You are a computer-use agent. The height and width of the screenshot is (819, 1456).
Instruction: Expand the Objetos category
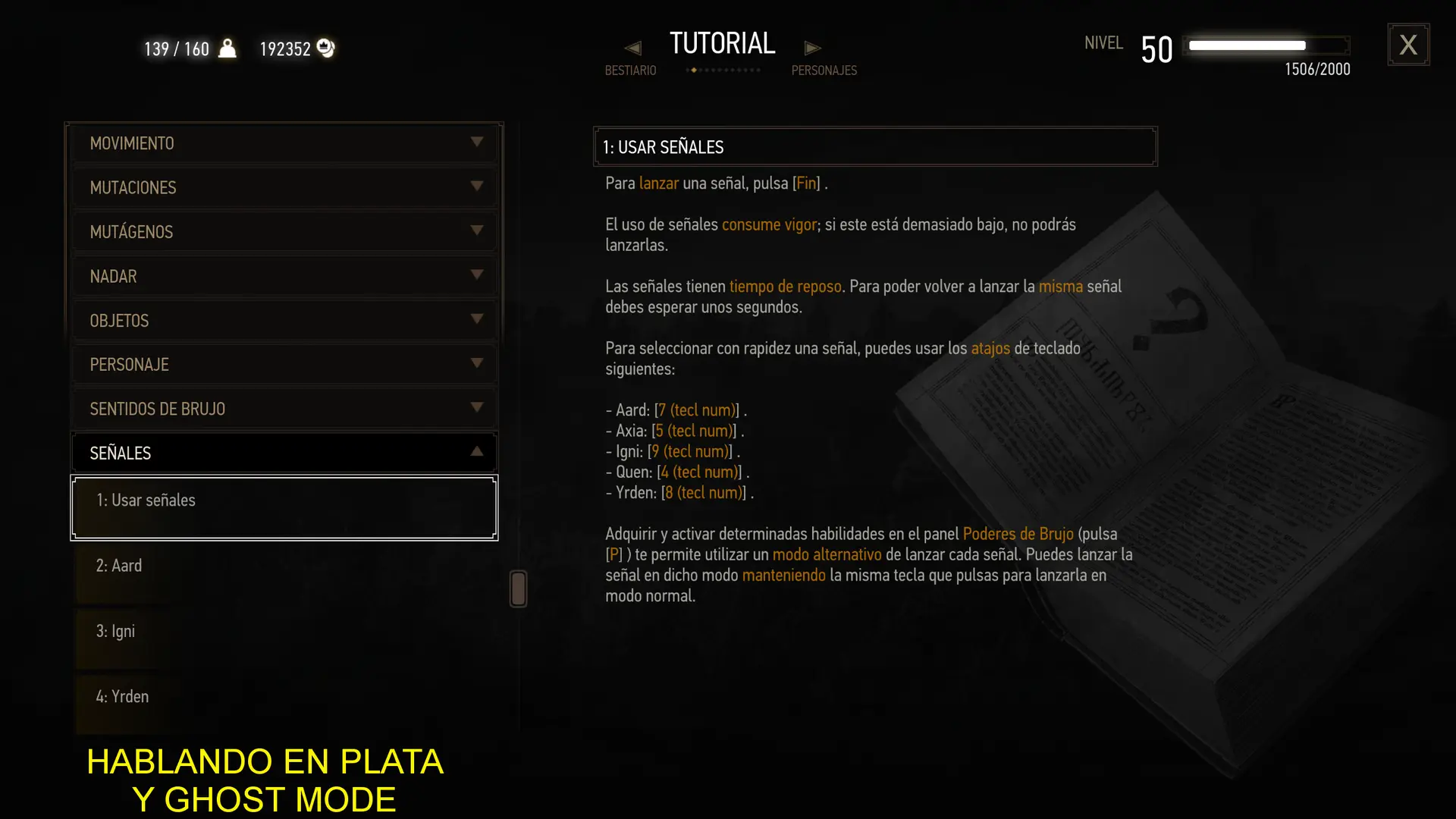284,320
